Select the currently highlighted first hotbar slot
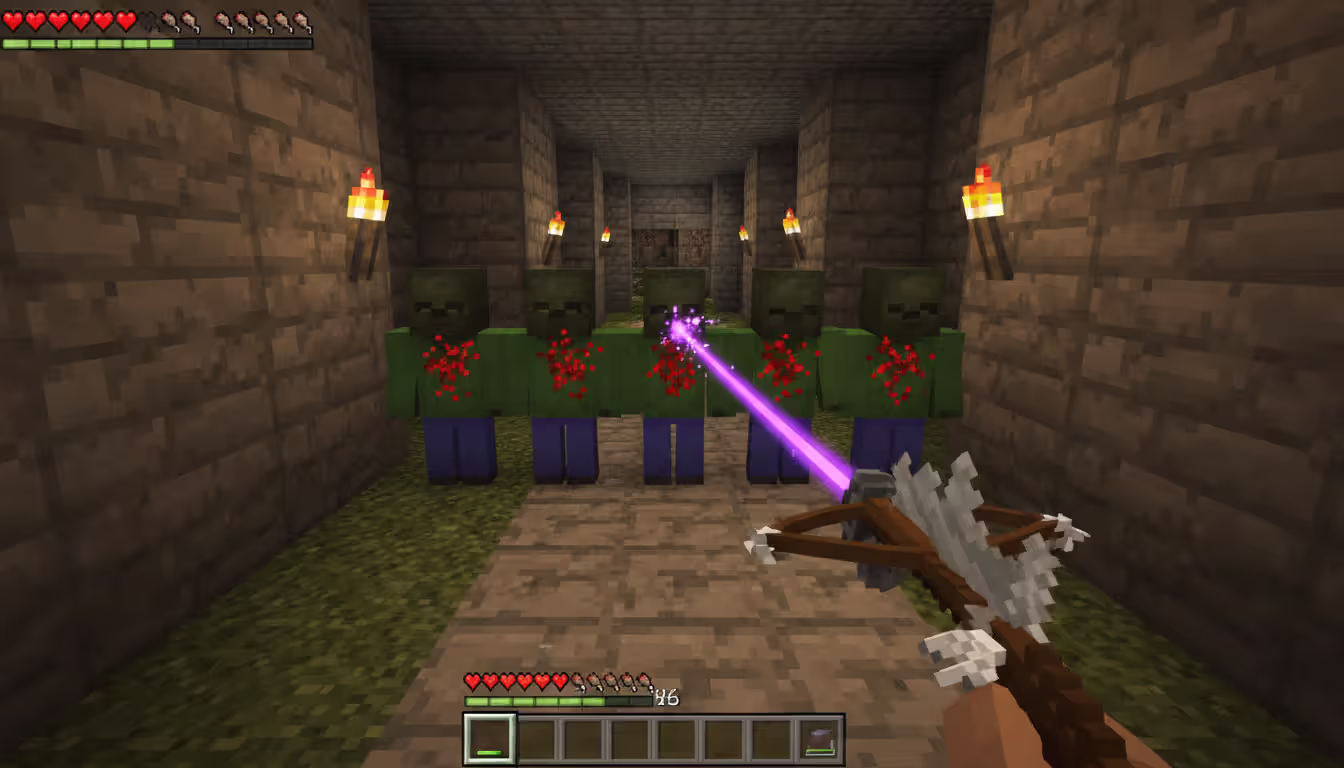Image resolution: width=1344 pixels, height=768 pixels. [x=491, y=738]
